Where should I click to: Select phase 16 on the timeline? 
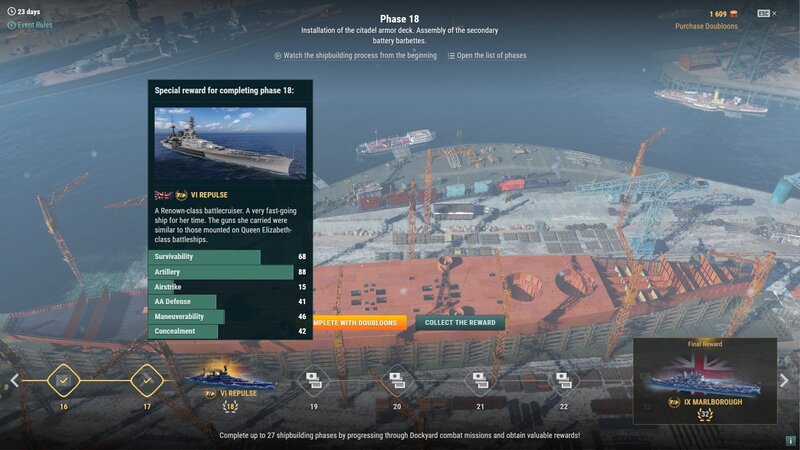click(63, 381)
